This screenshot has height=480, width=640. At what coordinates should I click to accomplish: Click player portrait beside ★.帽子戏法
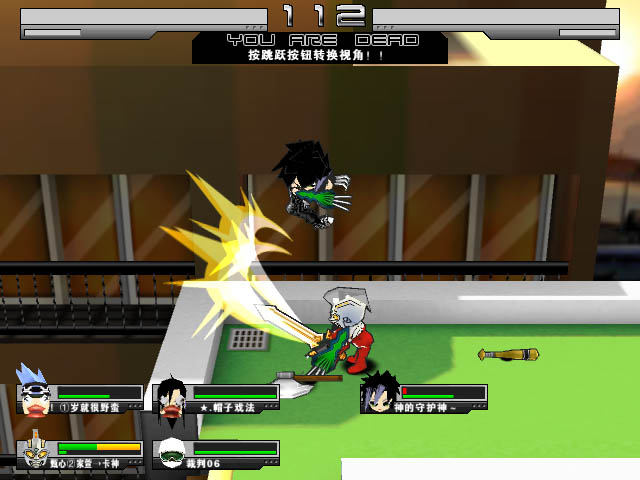171,396
